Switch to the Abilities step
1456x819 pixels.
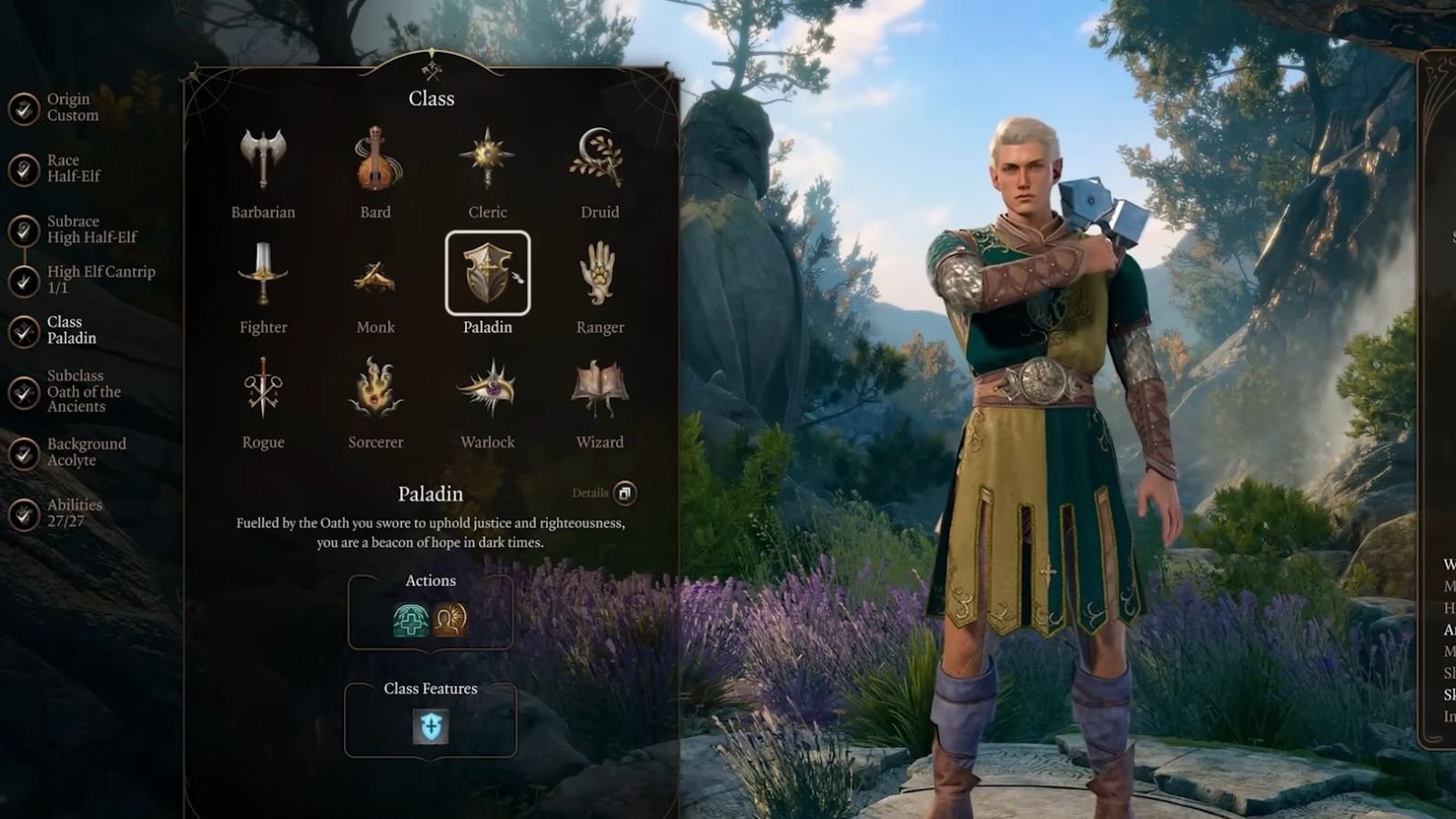coord(73,513)
